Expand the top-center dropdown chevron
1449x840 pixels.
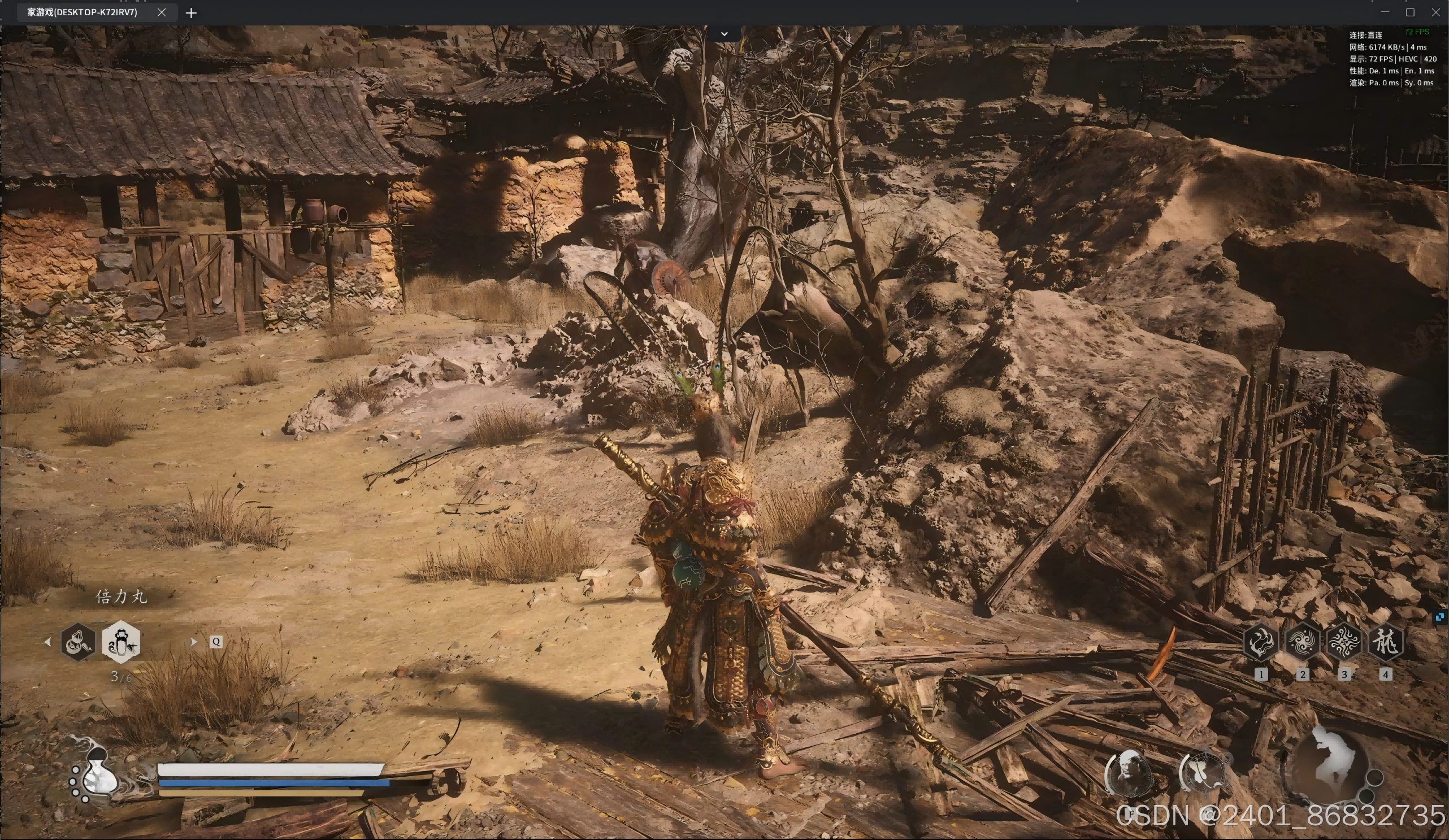point(724,34)
